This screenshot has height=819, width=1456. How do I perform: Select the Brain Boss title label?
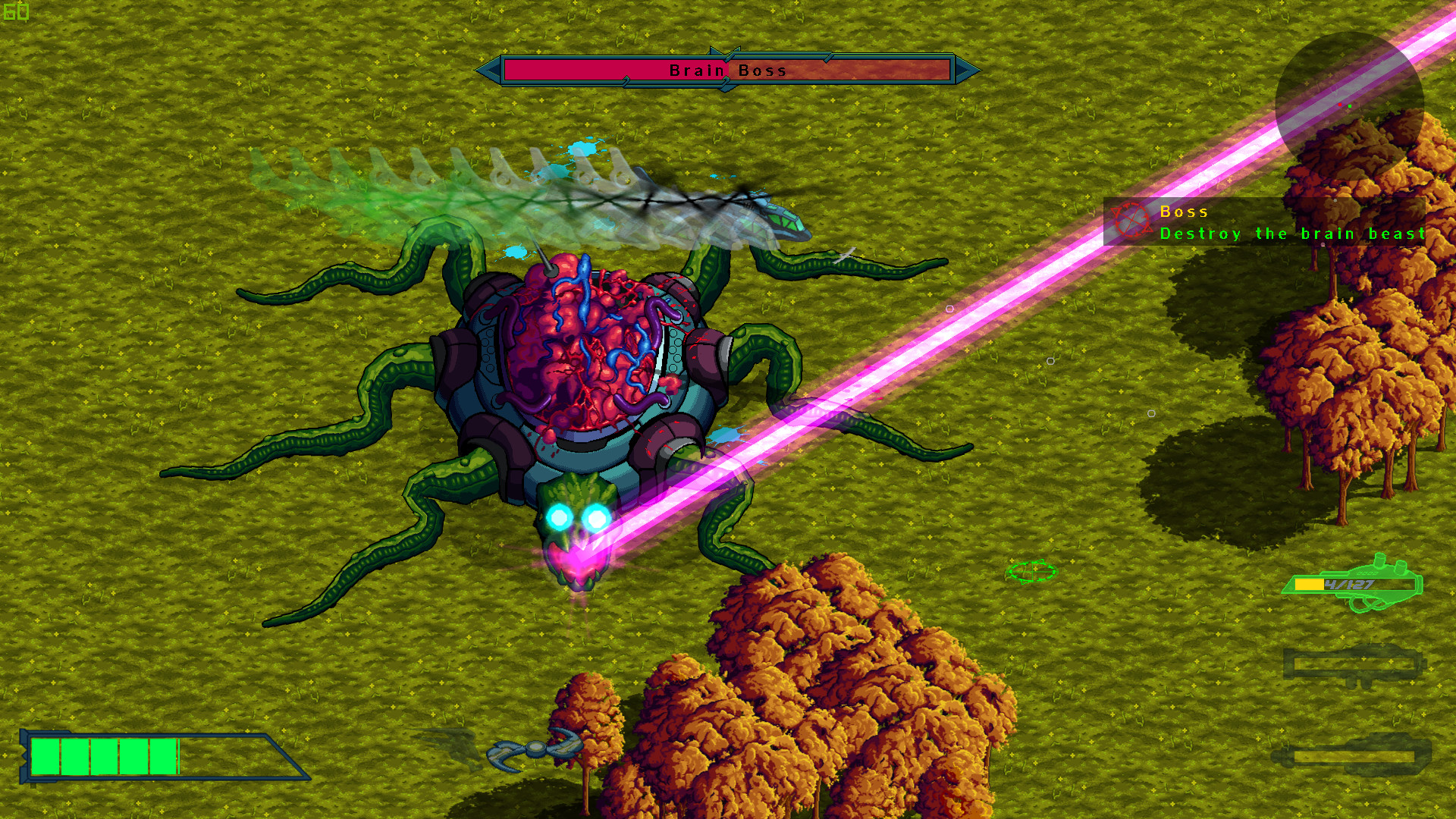point(726,71)
